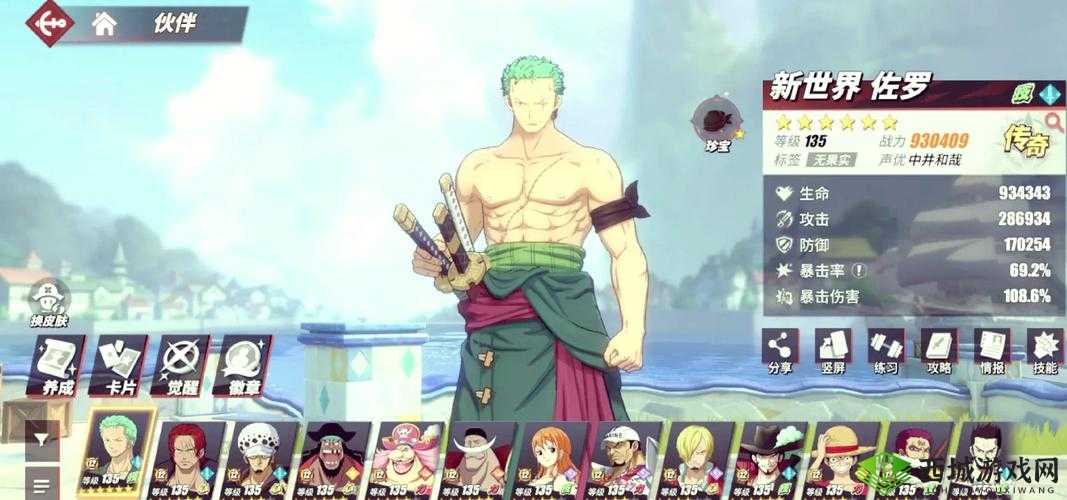Switch to 竖屏 portrait mode
This screenshot has height=500, width=1067.
click(833, 350)
